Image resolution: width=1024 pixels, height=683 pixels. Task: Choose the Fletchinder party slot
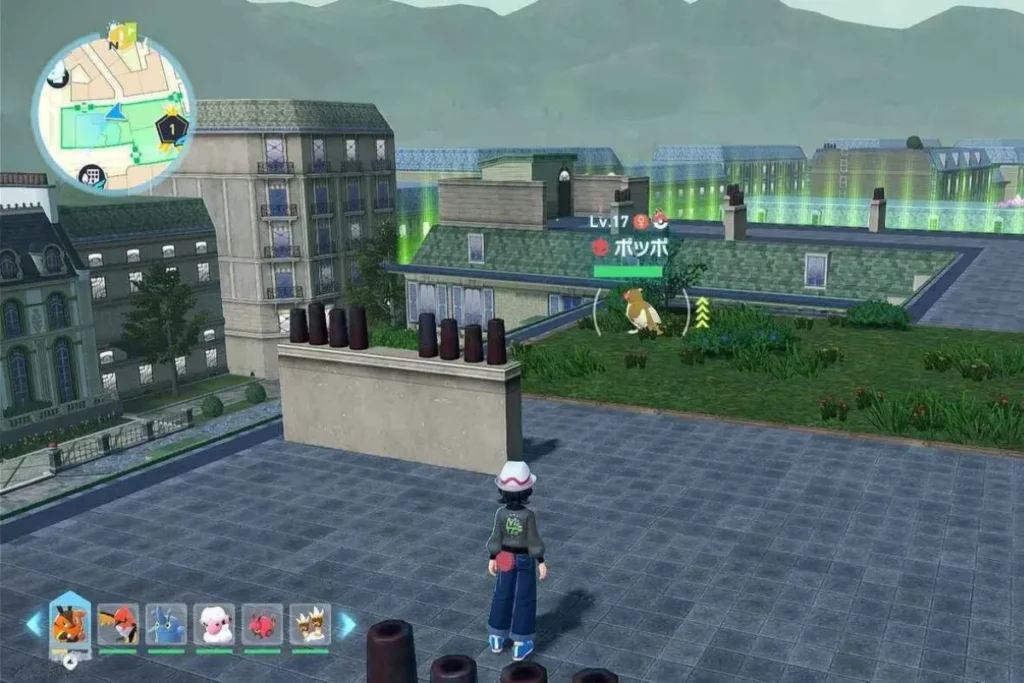[118, 625]
